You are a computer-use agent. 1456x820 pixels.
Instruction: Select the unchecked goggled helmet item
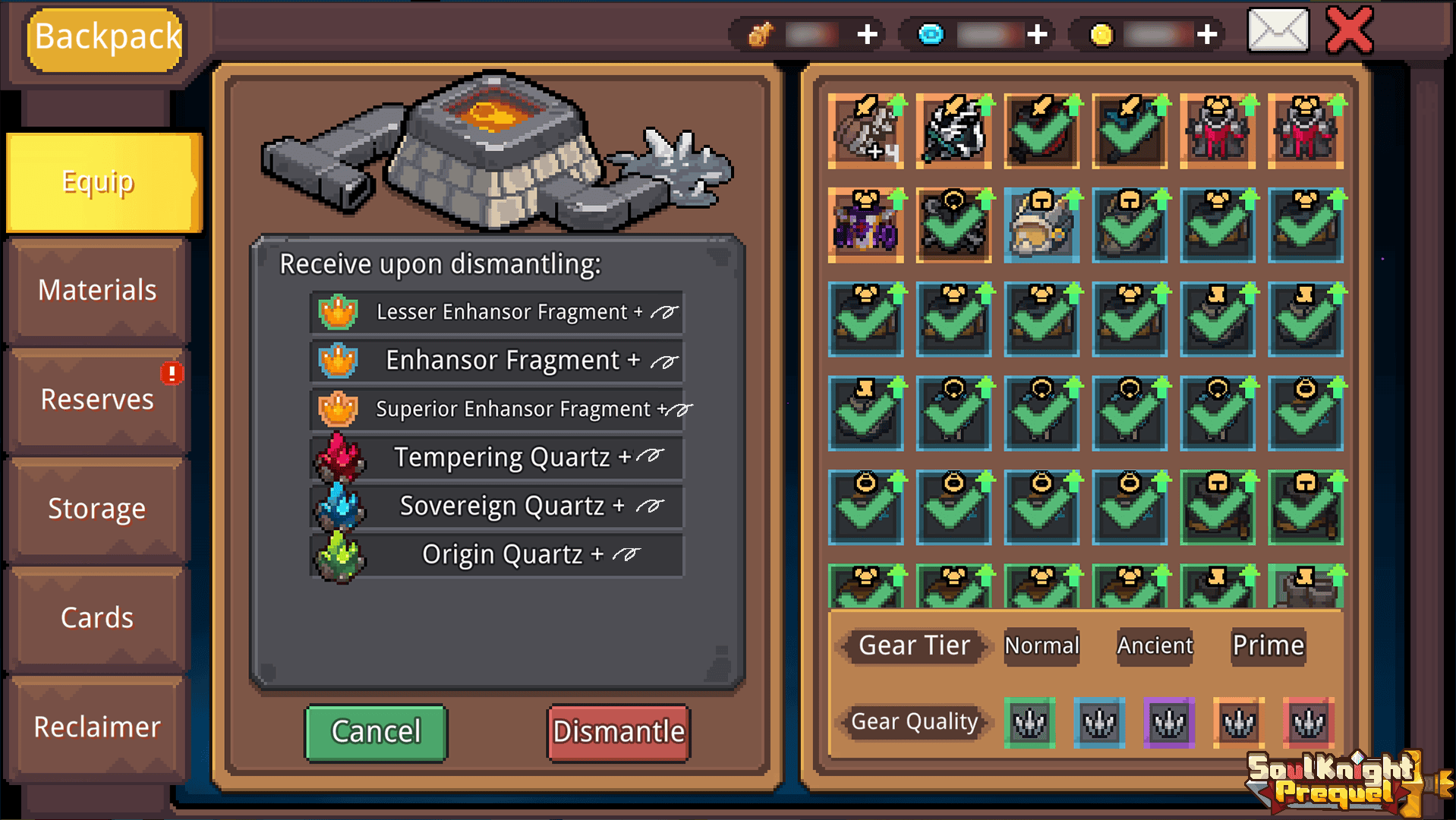point(1042,226)
